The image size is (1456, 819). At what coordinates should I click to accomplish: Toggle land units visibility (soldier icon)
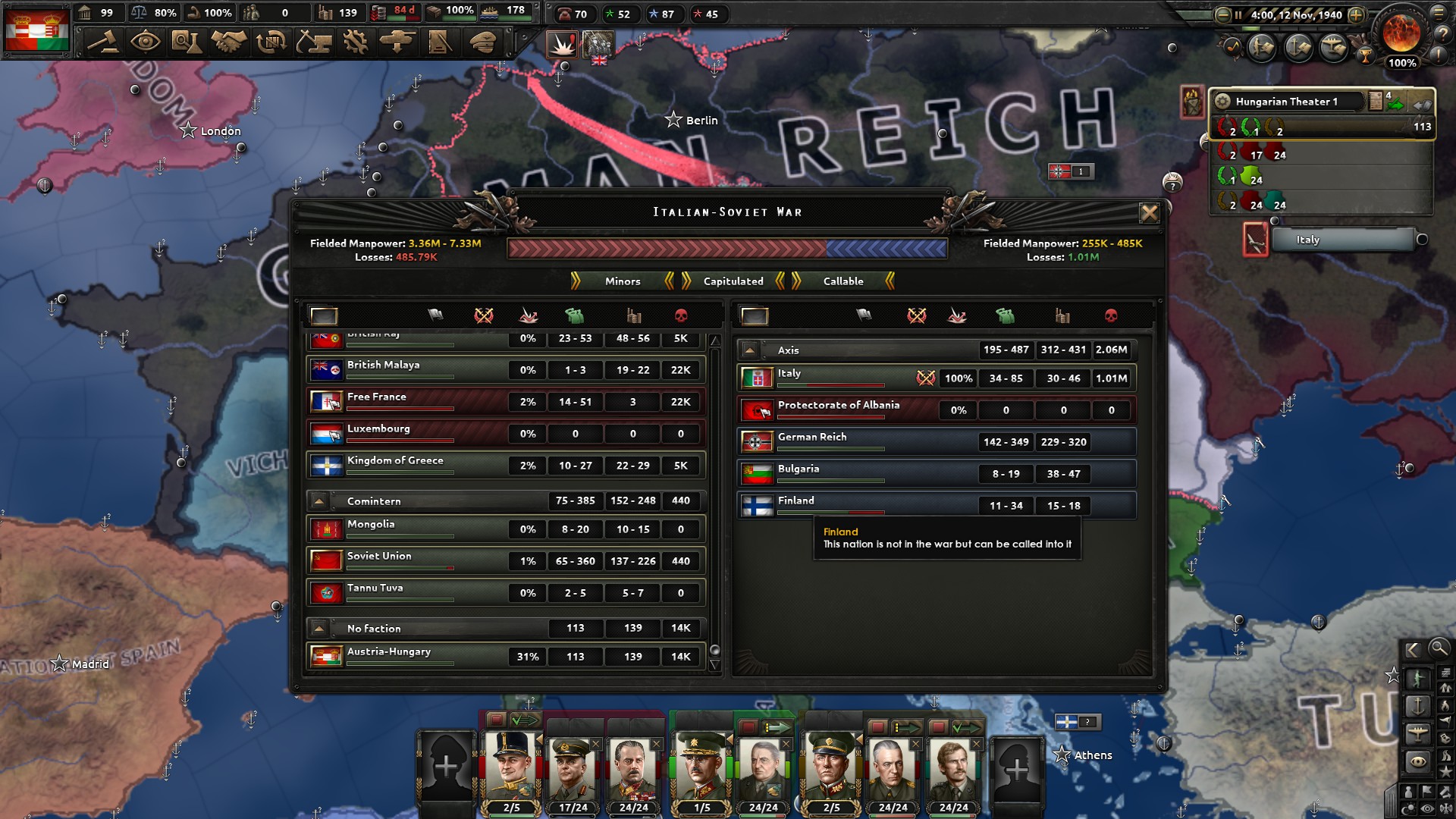click(1420, 677)
